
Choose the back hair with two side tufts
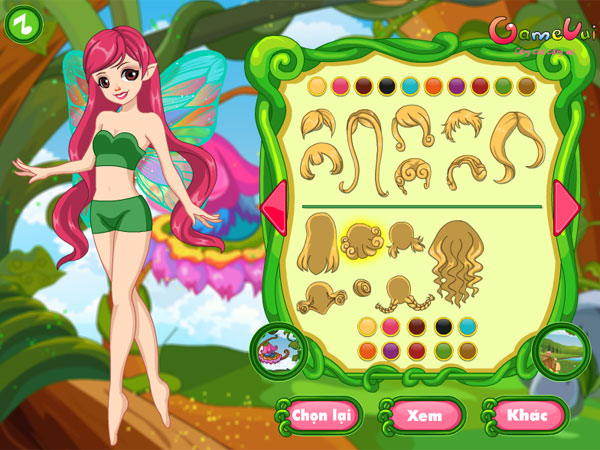click(404, 240)
